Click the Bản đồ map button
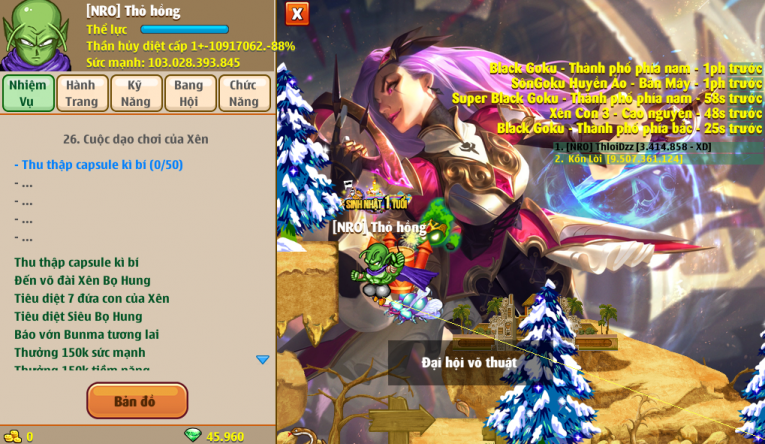 point(137,401)
